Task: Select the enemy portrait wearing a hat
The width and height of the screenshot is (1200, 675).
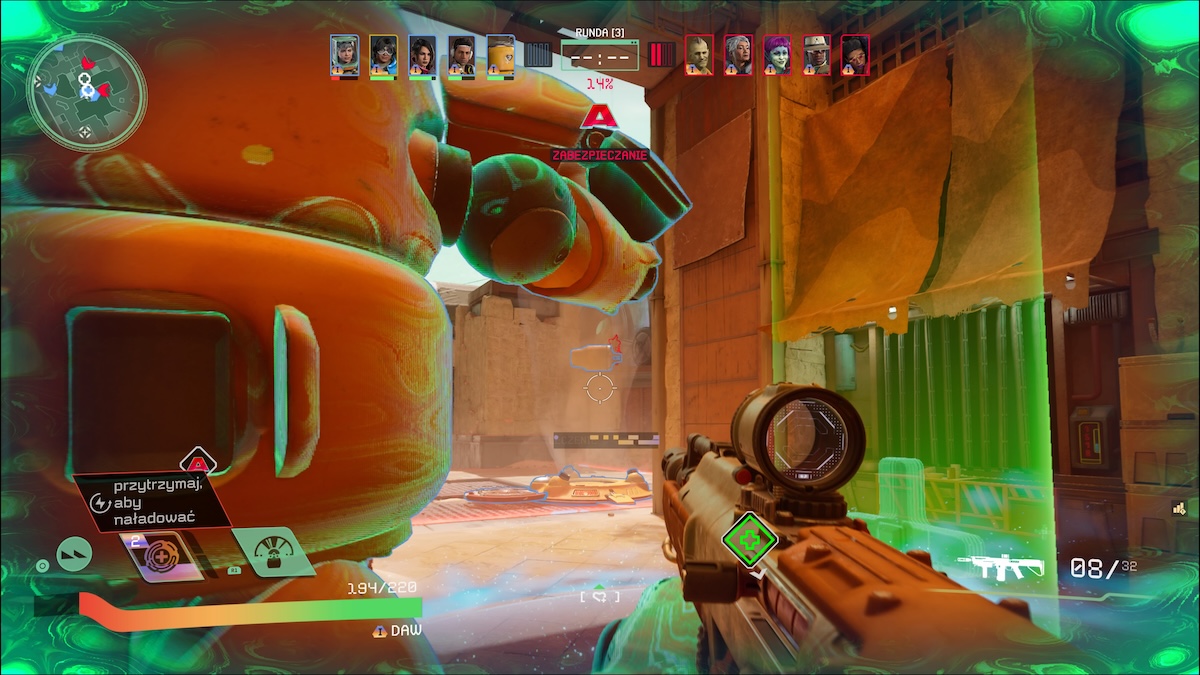Action: pyautogui.click(x=817, y=56)
